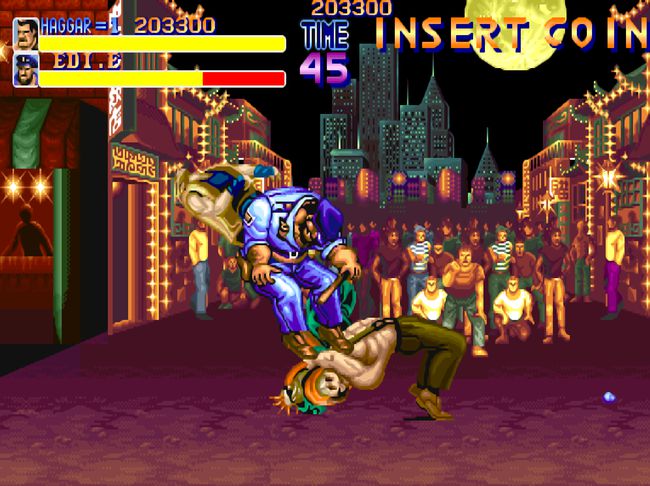Viewport: 650px width, 486px height.
Task: Select the Edi.E enemy portrait
Action: 26,70
